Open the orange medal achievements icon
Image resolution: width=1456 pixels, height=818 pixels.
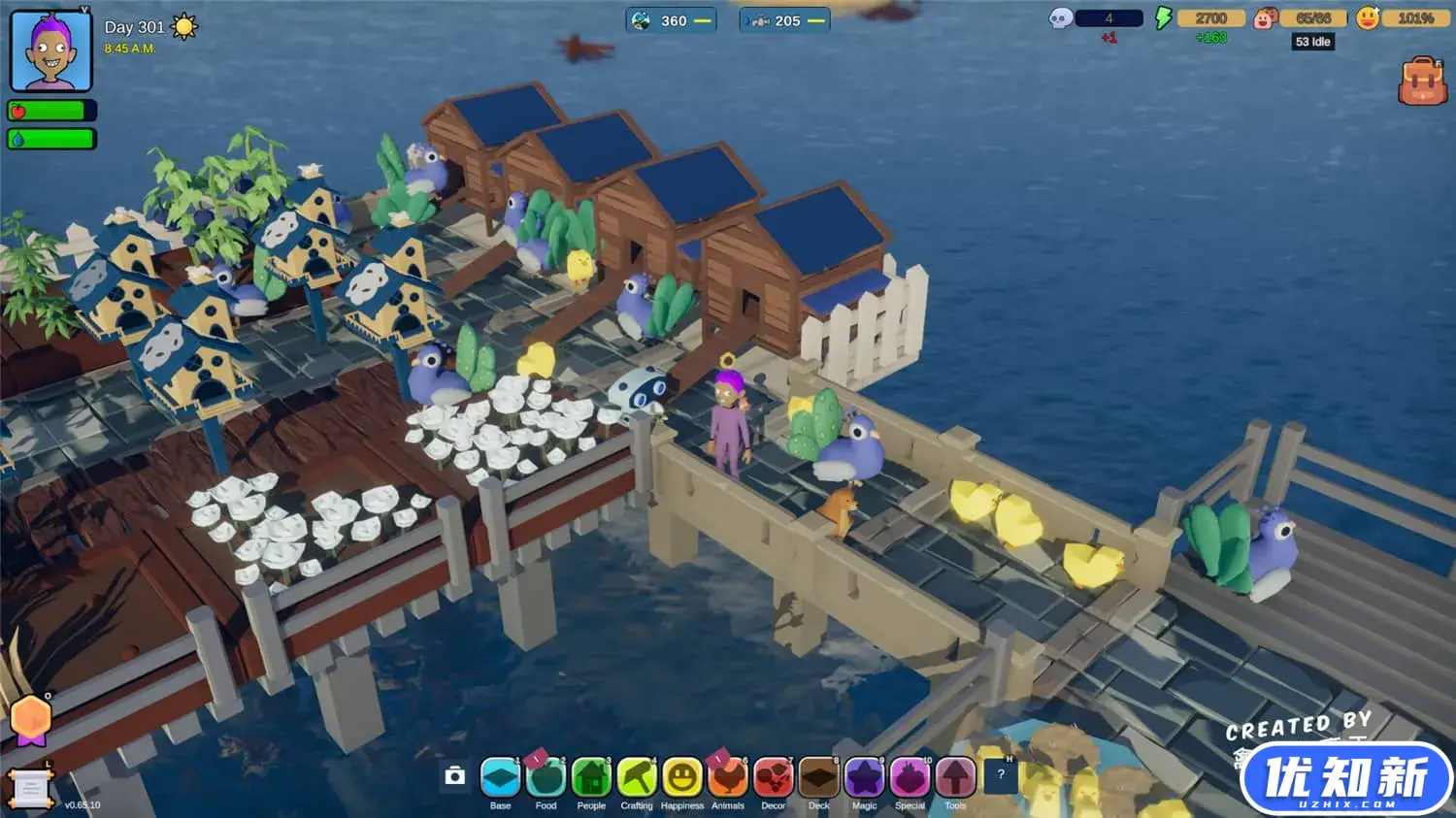pyautogui.click(x=30, y=721)
